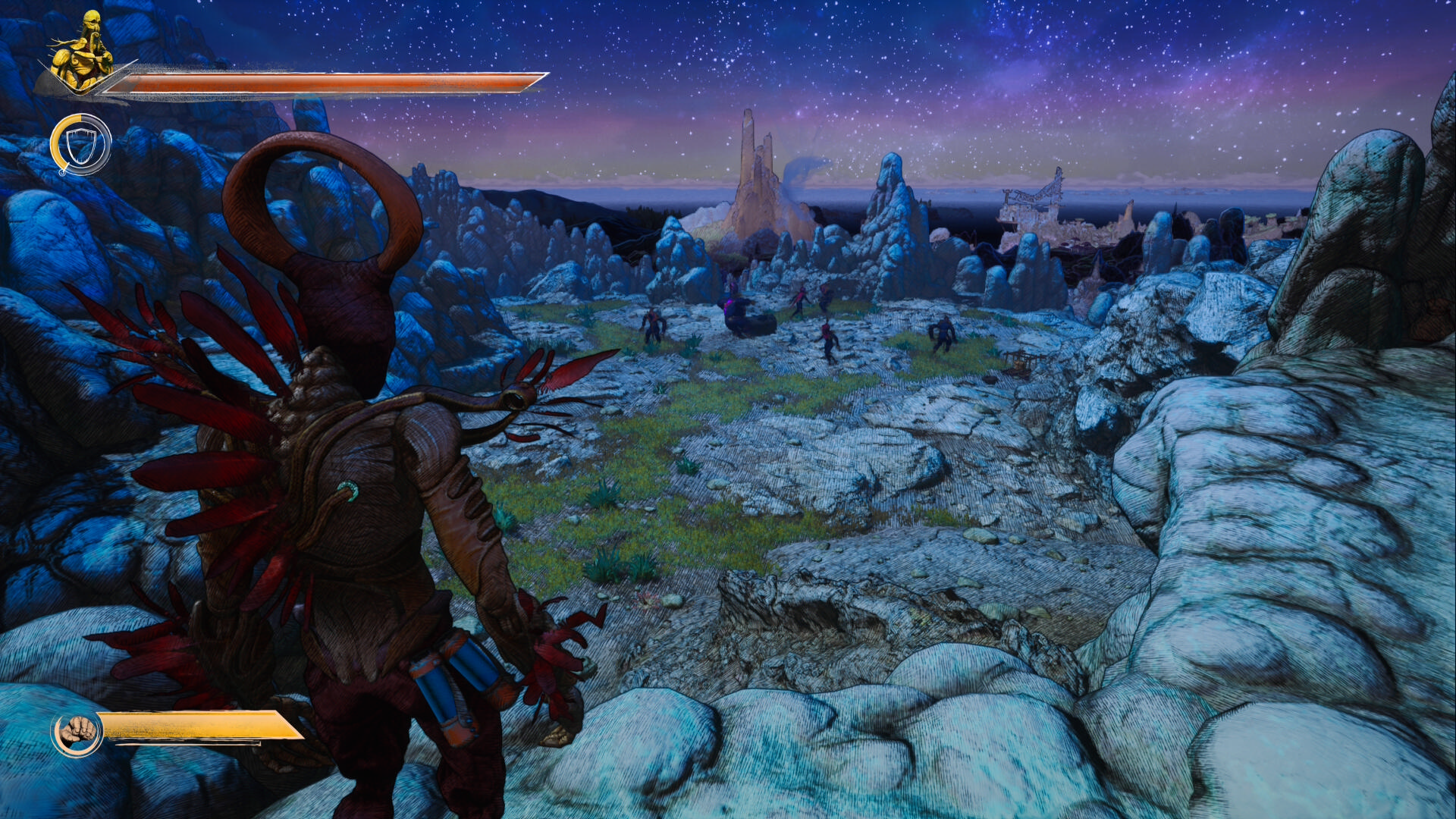Select the circular shield ability icon

tap(80, 144)
